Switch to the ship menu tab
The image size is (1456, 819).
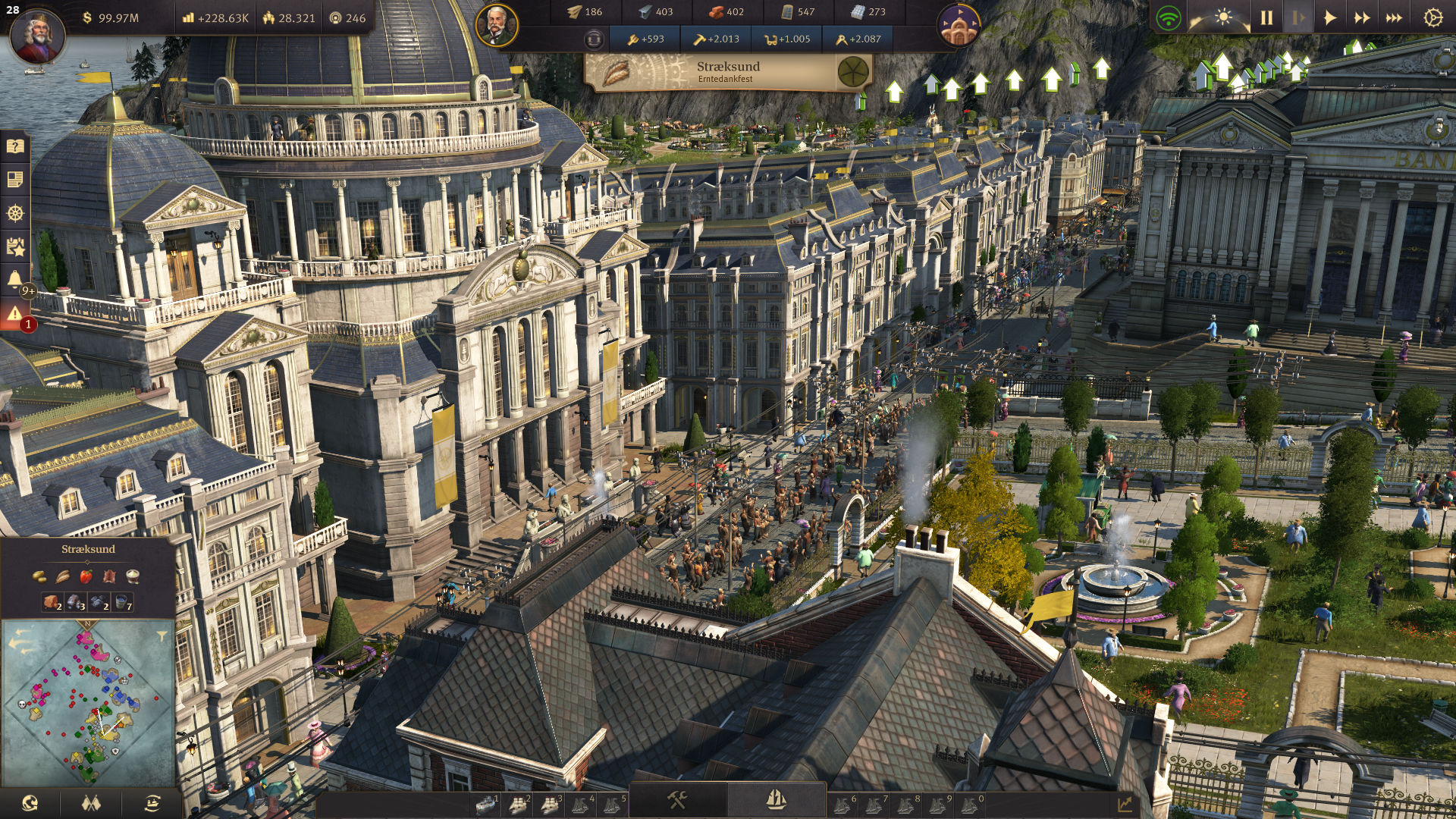(x=776, y=800)
